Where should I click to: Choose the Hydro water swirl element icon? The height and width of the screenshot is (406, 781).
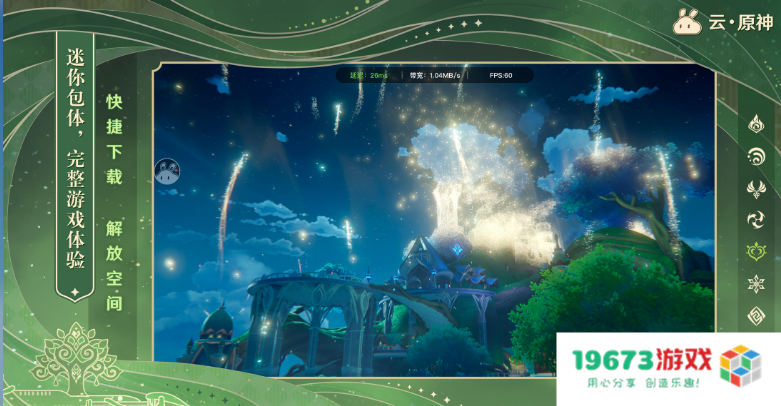click(x=756, y=157)
